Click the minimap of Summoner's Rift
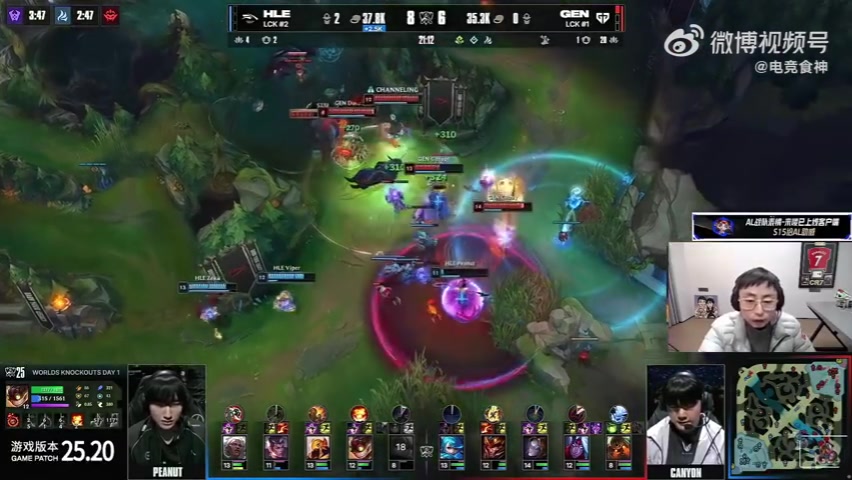The image size is (852, 480). click(789, 417)
